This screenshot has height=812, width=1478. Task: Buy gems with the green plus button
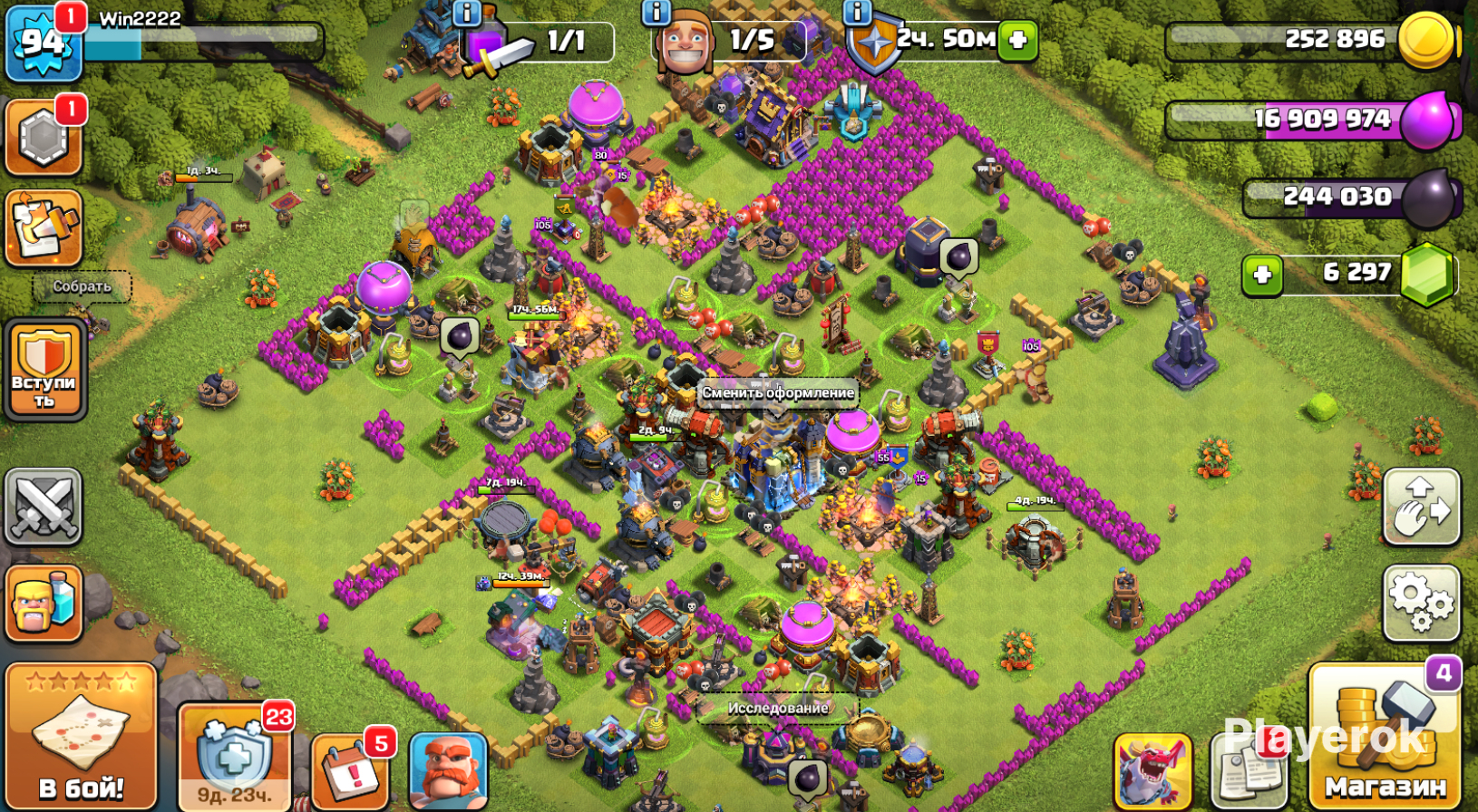point(1262,275)
